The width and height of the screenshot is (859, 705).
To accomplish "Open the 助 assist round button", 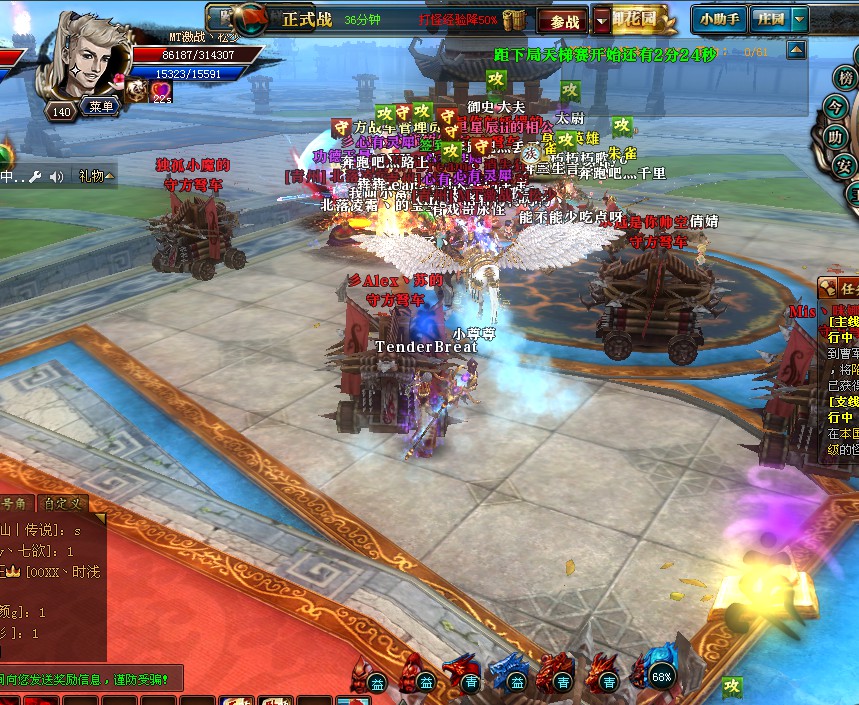I will (837, 136).
